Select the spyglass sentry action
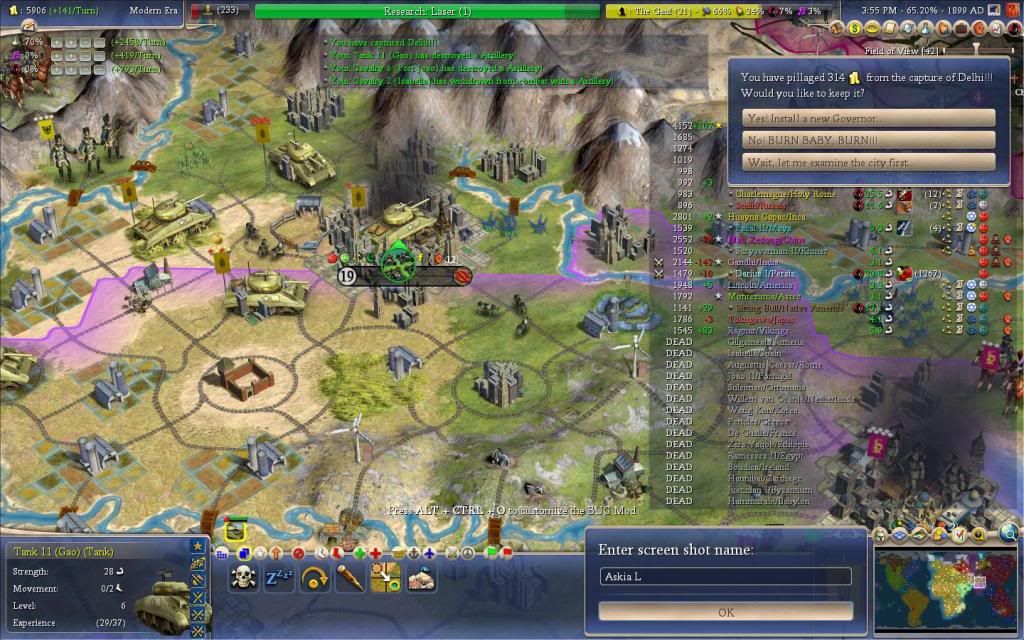This screenshot has height=640, width=1024. (x=349, y=577)
